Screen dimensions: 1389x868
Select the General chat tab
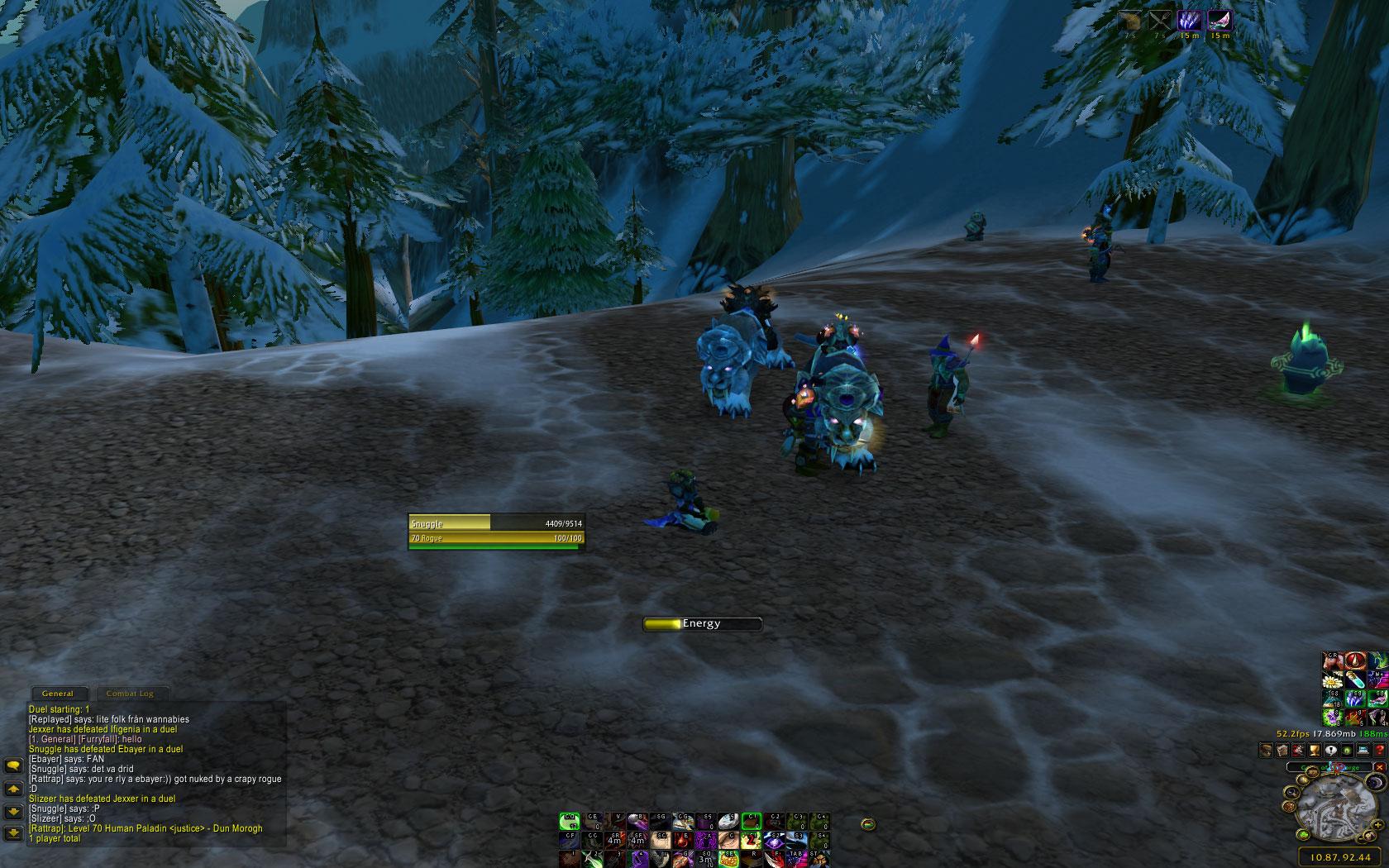(57, 694)
